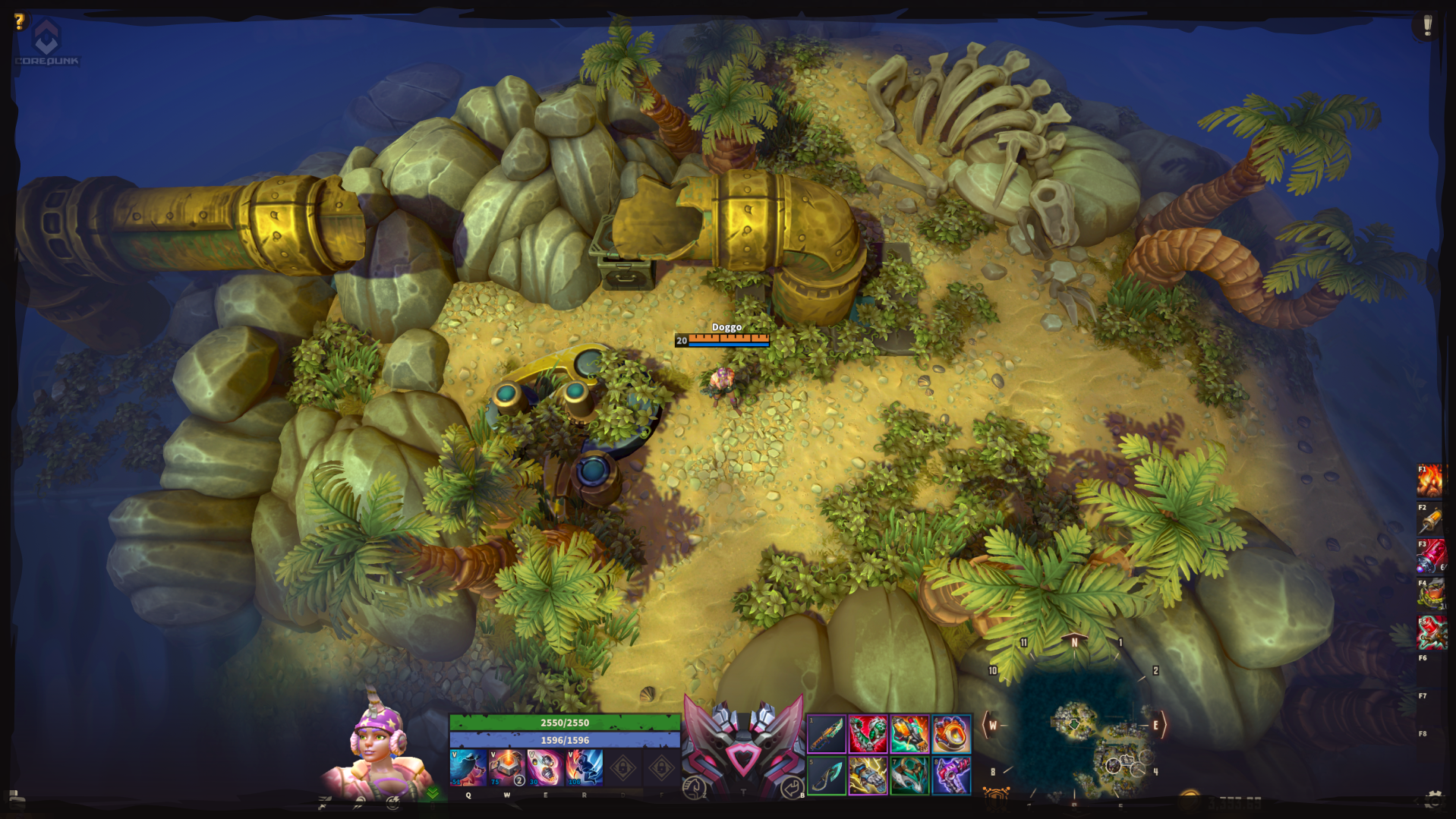The height and width of the screenshot is (819, 1456).
Task: Cast the E ability with flying metal orbs
Action: click(545, 767)
